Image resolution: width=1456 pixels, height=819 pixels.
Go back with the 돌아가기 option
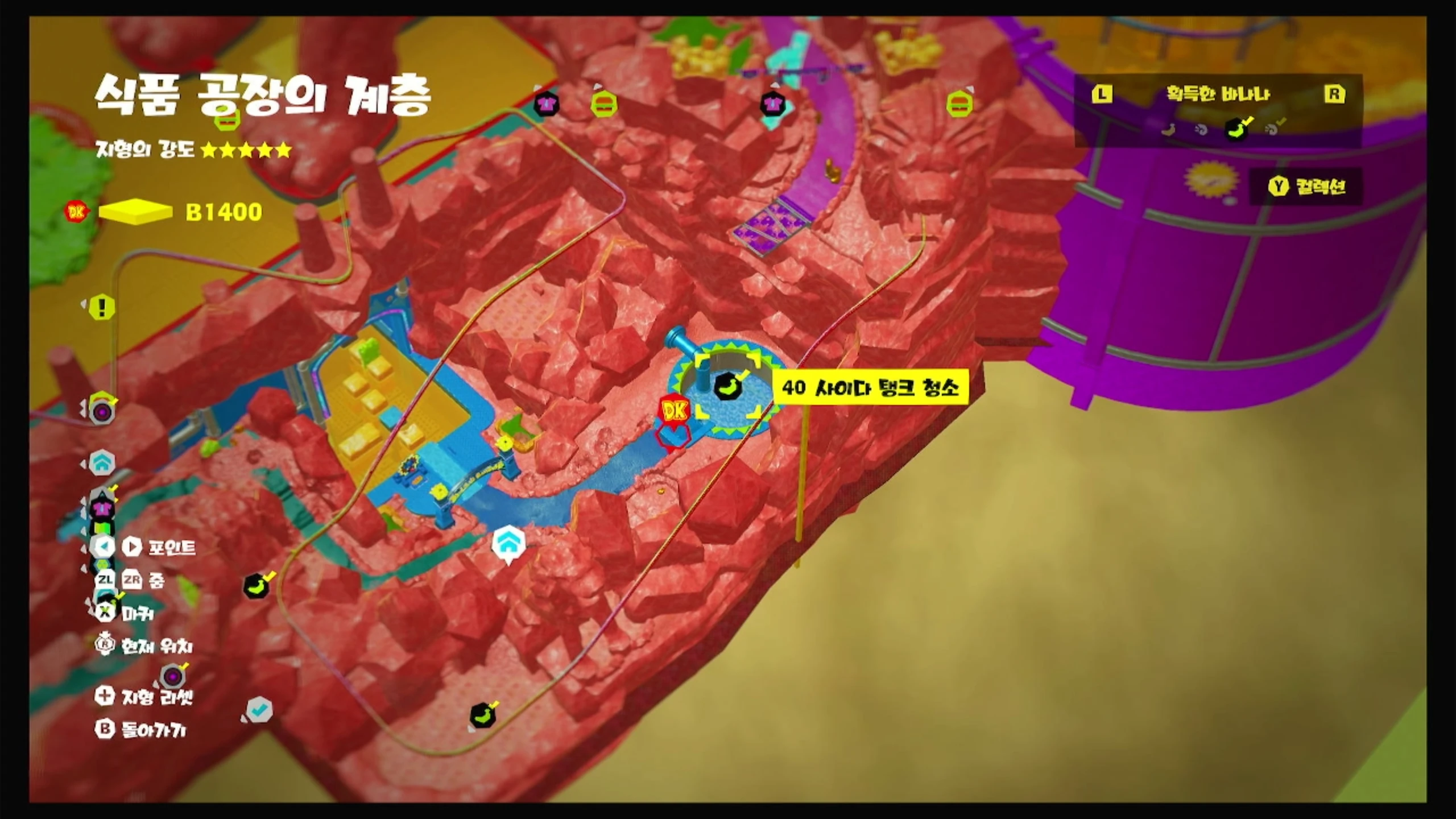click(140, 730)
